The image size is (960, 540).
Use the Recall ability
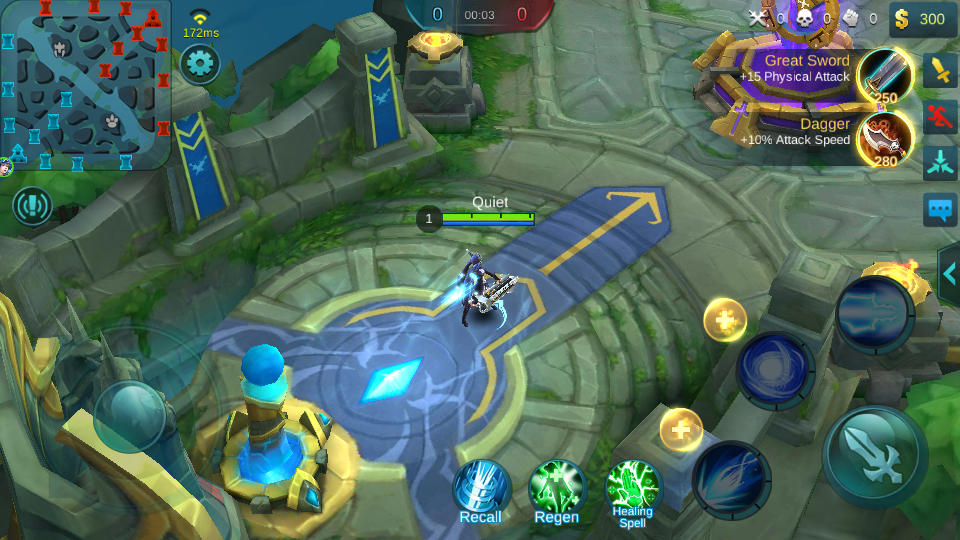click(481, 490)
